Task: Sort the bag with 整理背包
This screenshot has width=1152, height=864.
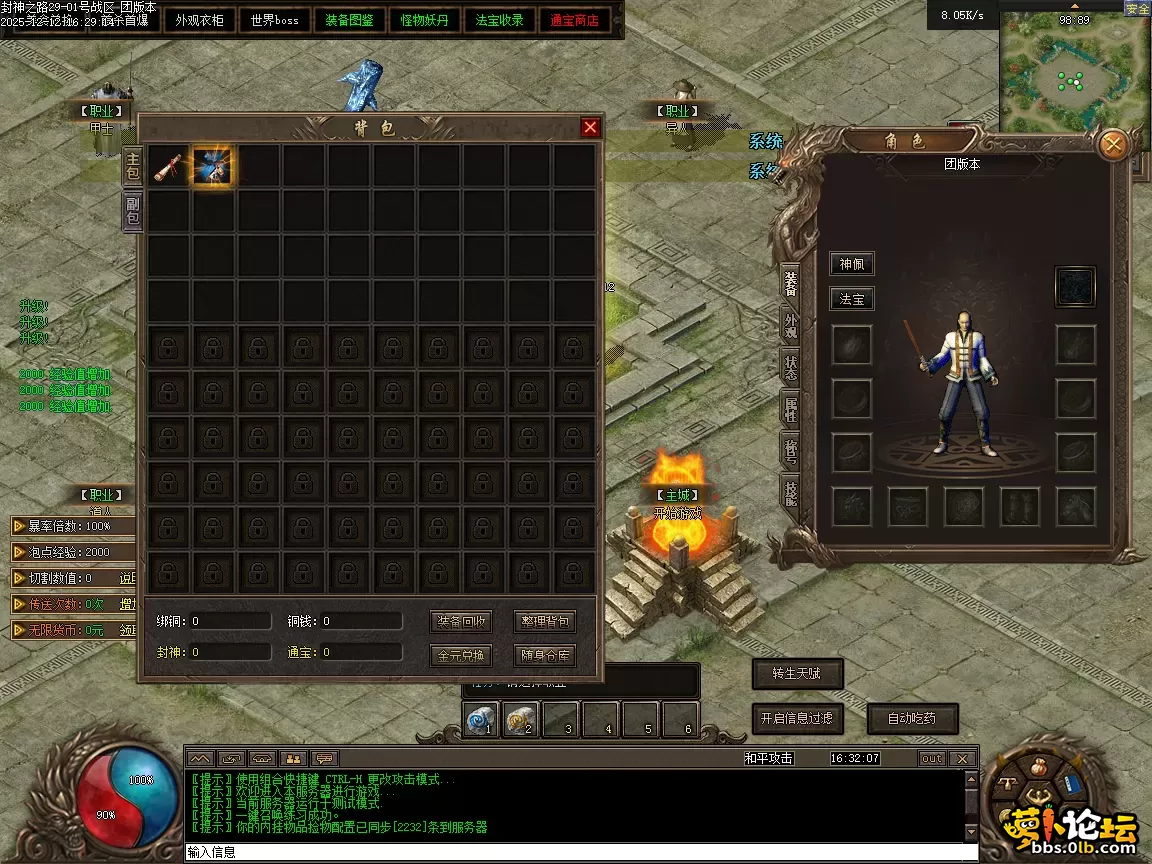Action: pyautogui.click(x=545, y=621)
